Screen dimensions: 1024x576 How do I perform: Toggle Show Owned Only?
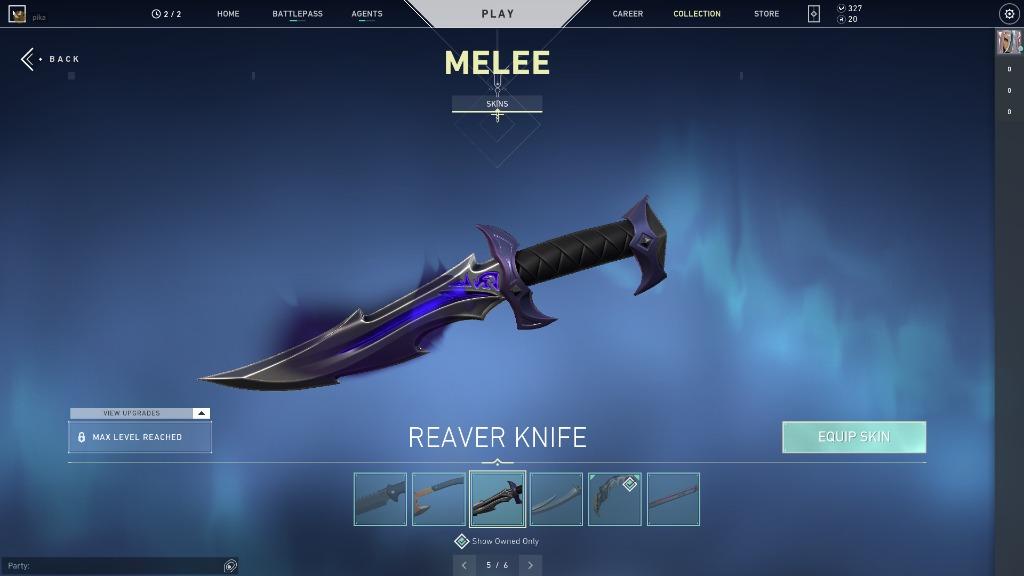(462, 541)
